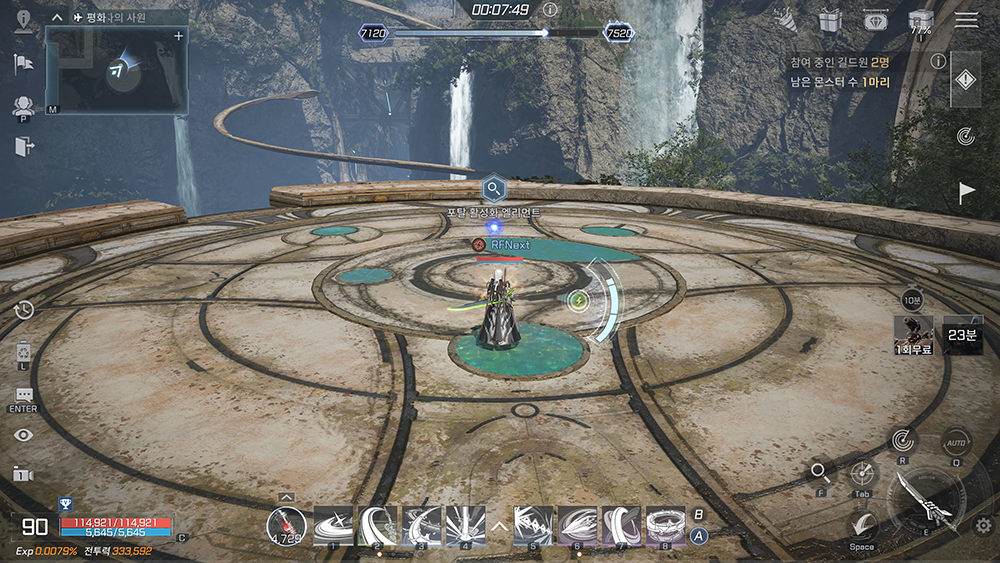Image resolution: width=1000 pixels, height=563 pixels.
Task: Click the exit door icon
Action: pos(23,147)
